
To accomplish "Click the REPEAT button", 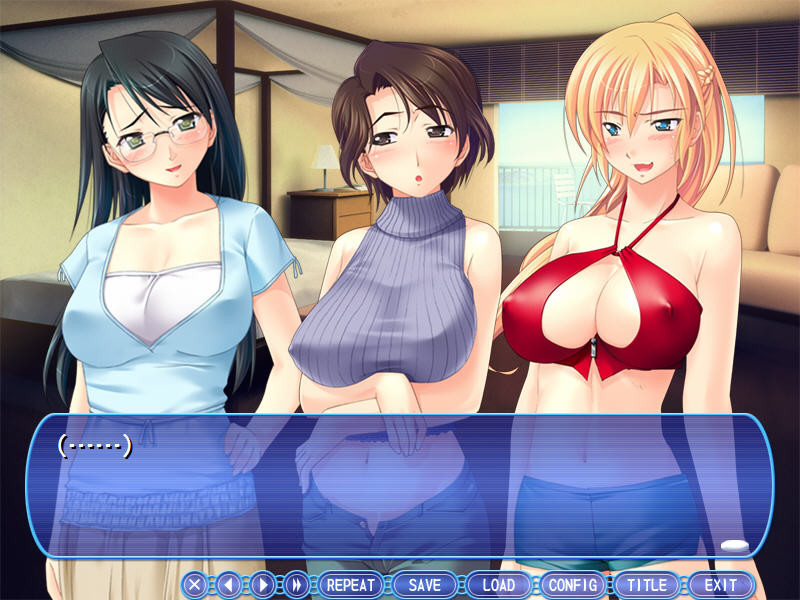I will (x=351, y=585).
